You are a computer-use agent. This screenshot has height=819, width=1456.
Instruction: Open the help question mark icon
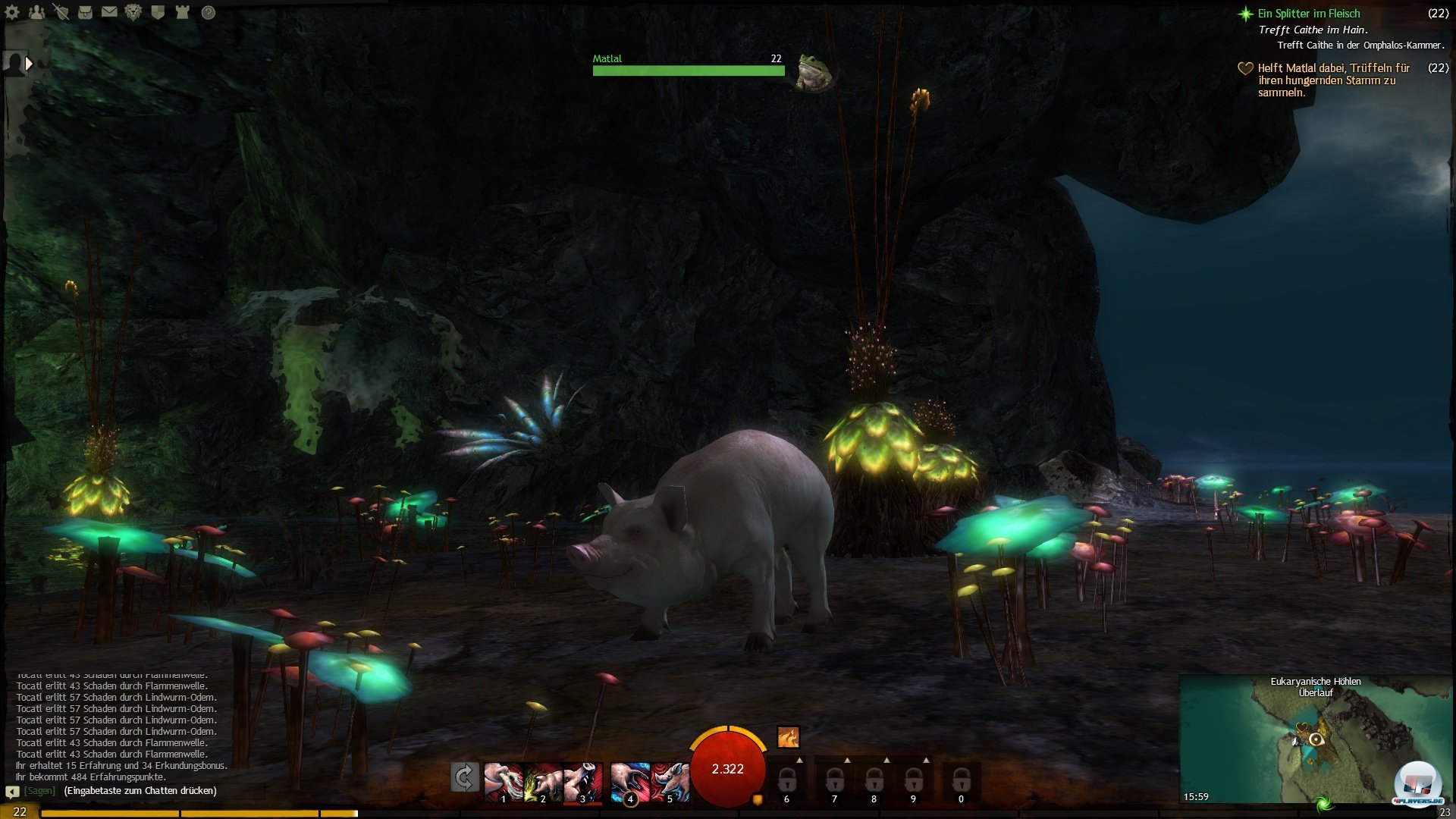click(x=209, y=12)
